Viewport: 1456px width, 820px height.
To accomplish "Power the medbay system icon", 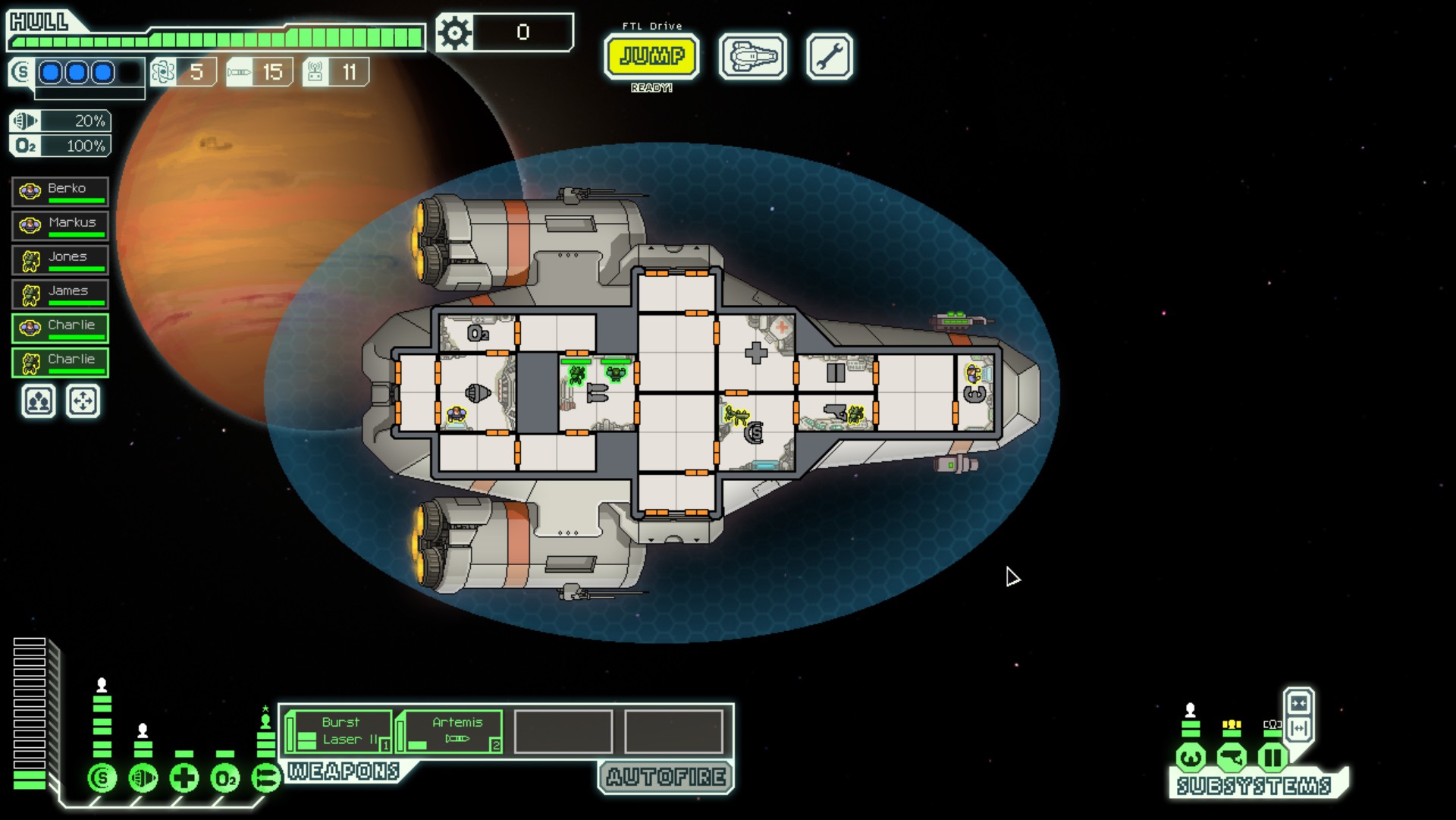I will (184, 778).
